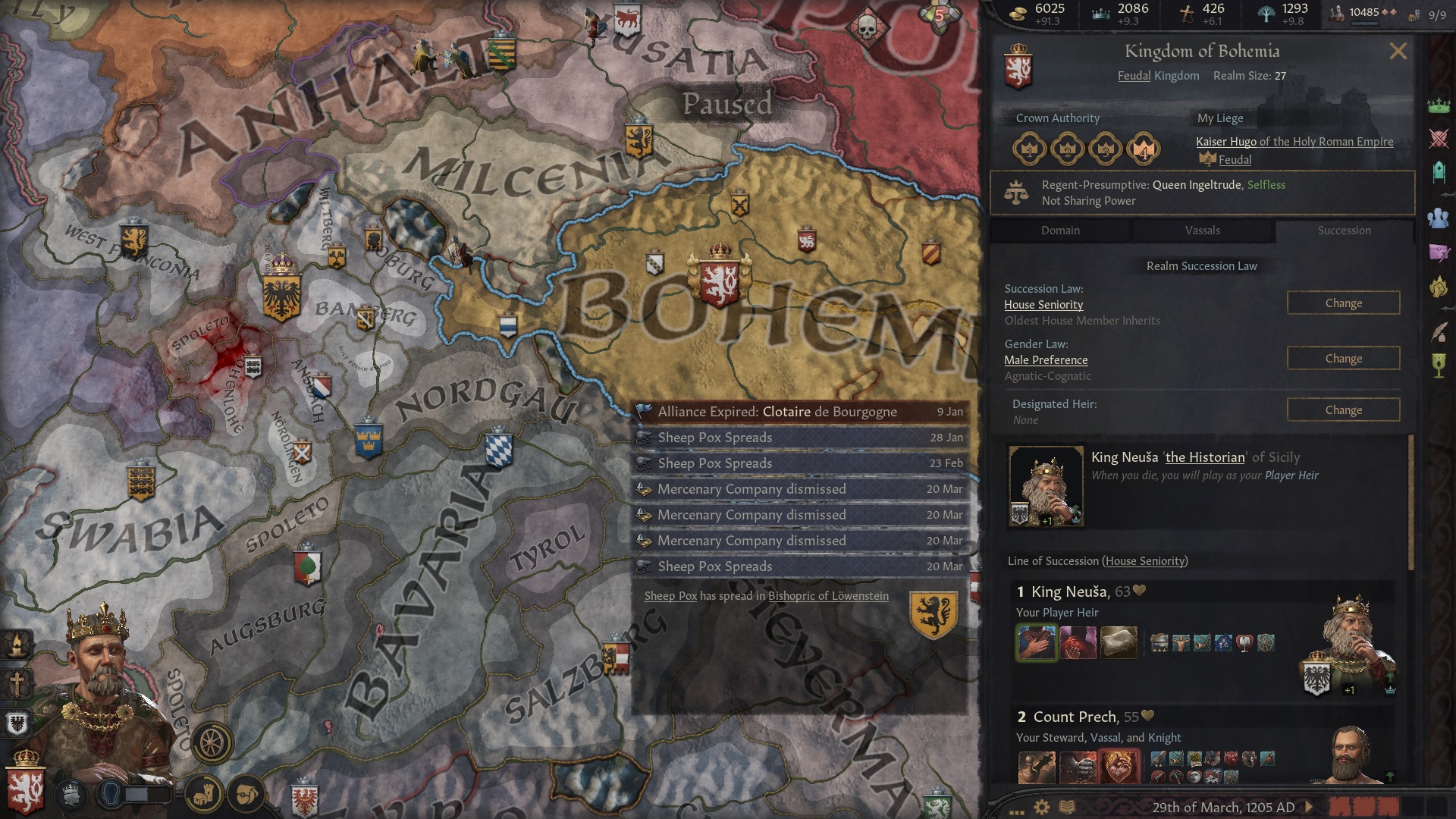The image size is (1456, 819).
Task: Open holdings view via castle icon near portrait
Action: point(203,795)
